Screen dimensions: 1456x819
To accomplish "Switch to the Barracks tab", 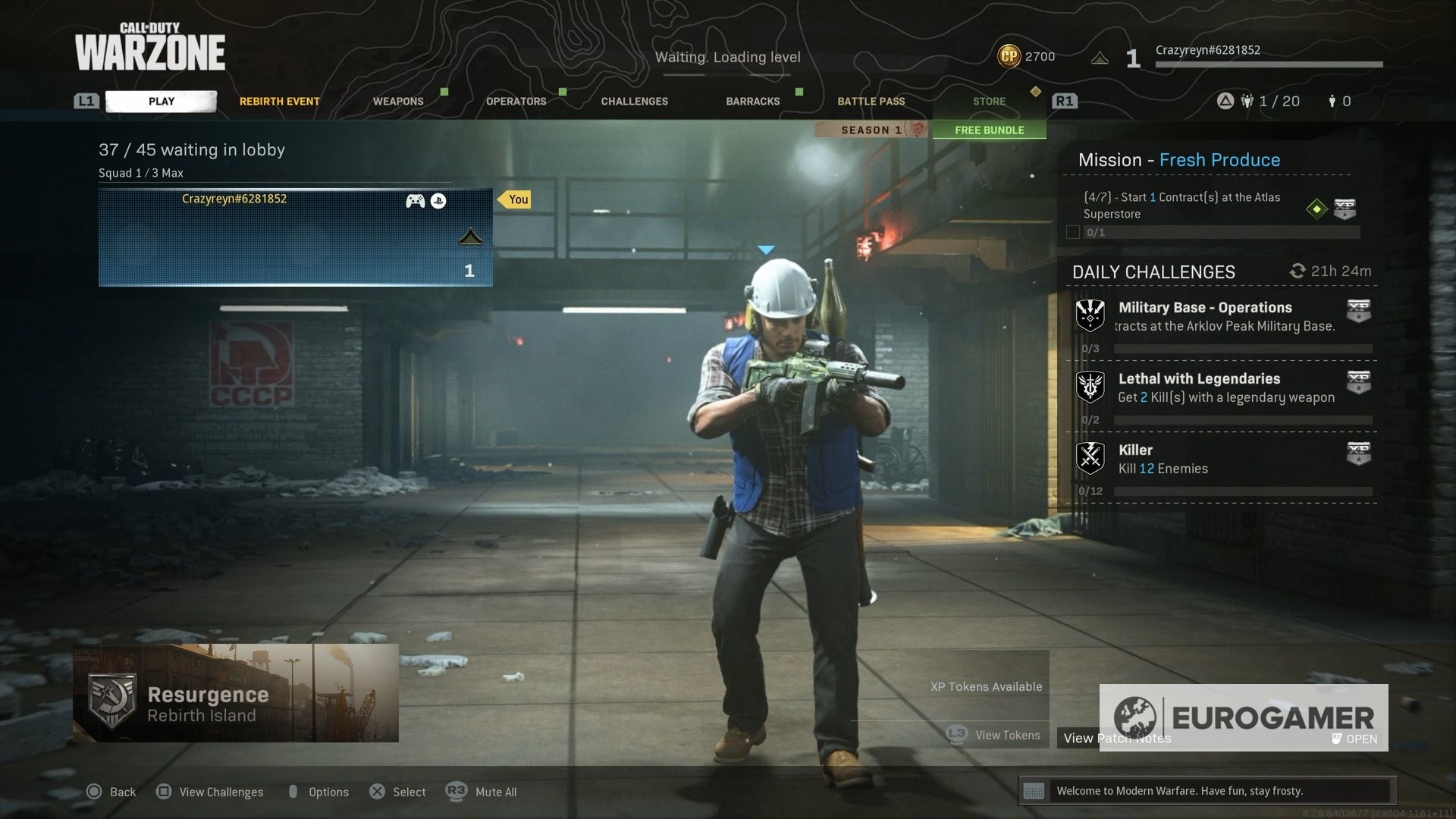I will coord(752,101).
